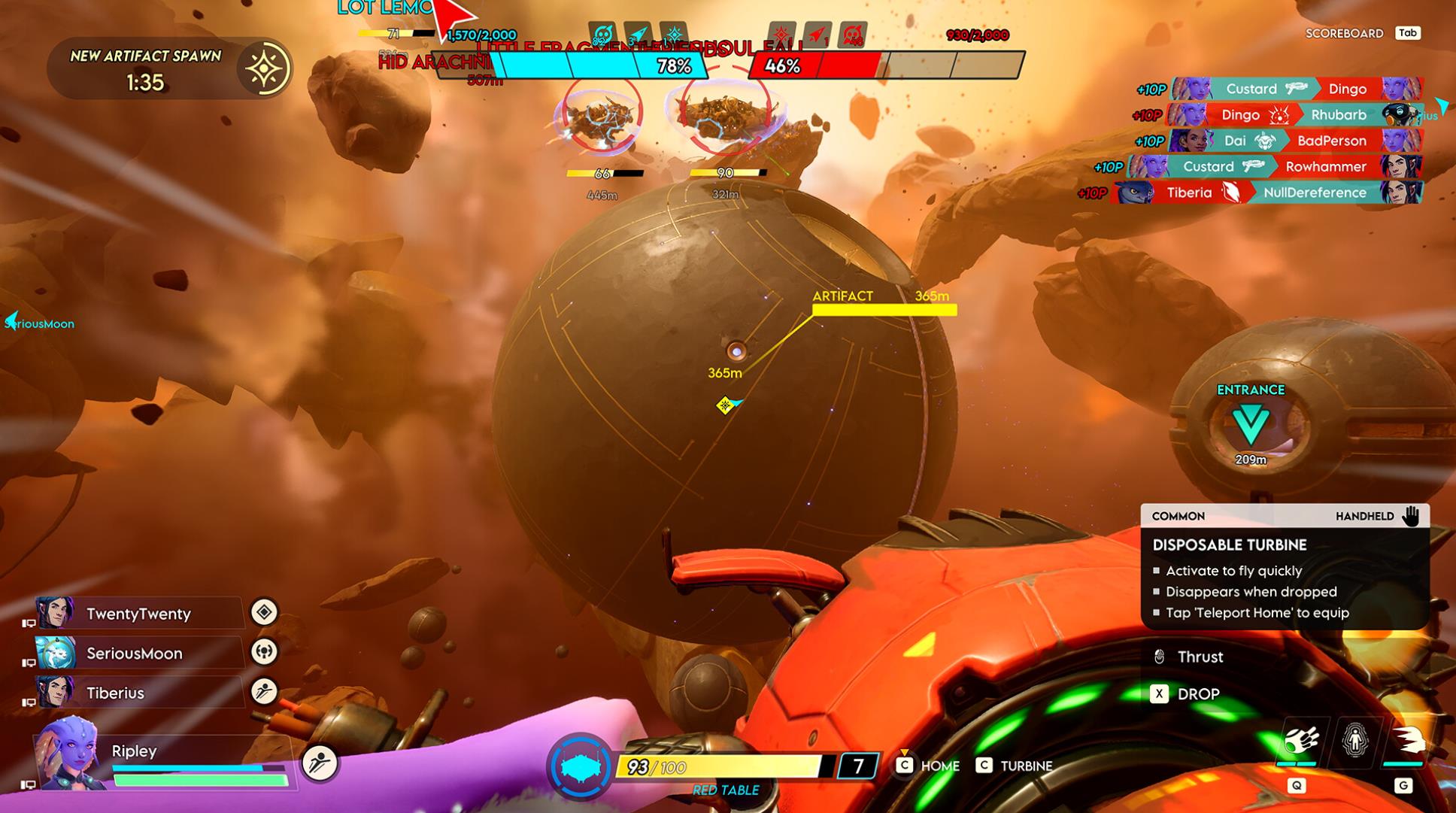Select TwentyTwenty in the squad list
The image size is (1456, 813).
(138, 614)
